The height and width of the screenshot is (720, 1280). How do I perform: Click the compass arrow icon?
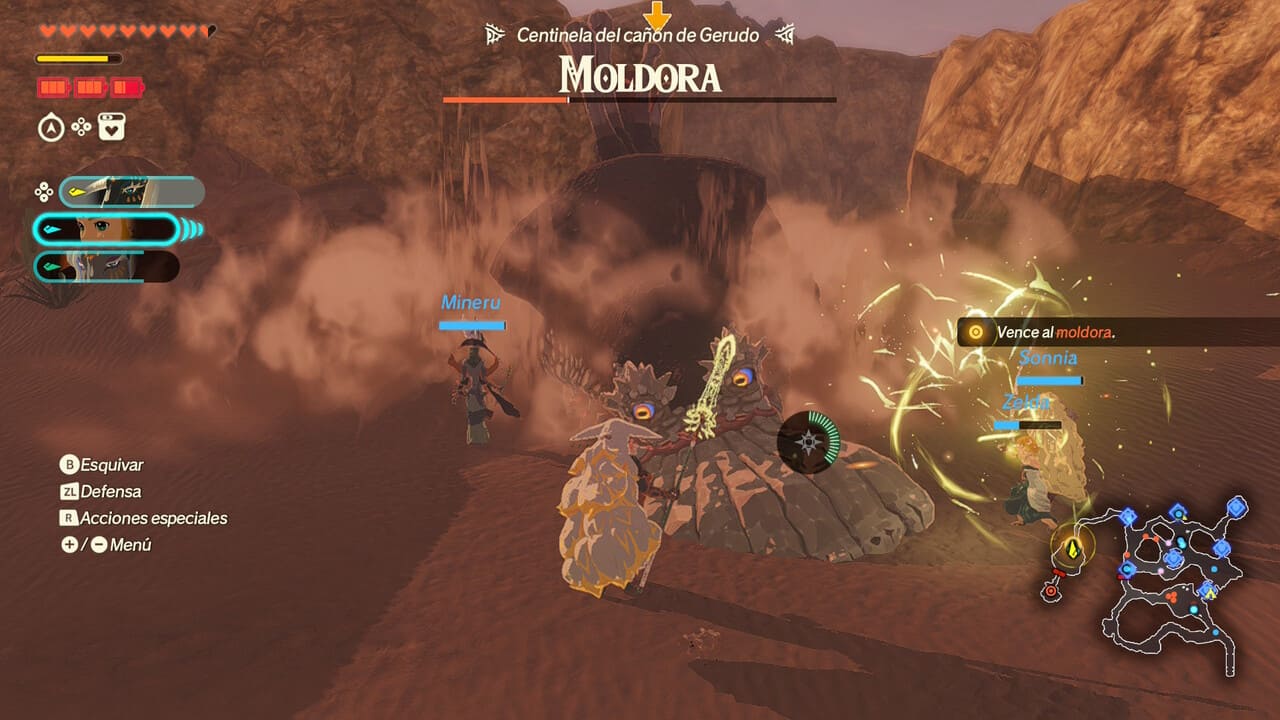pos(51,128)
